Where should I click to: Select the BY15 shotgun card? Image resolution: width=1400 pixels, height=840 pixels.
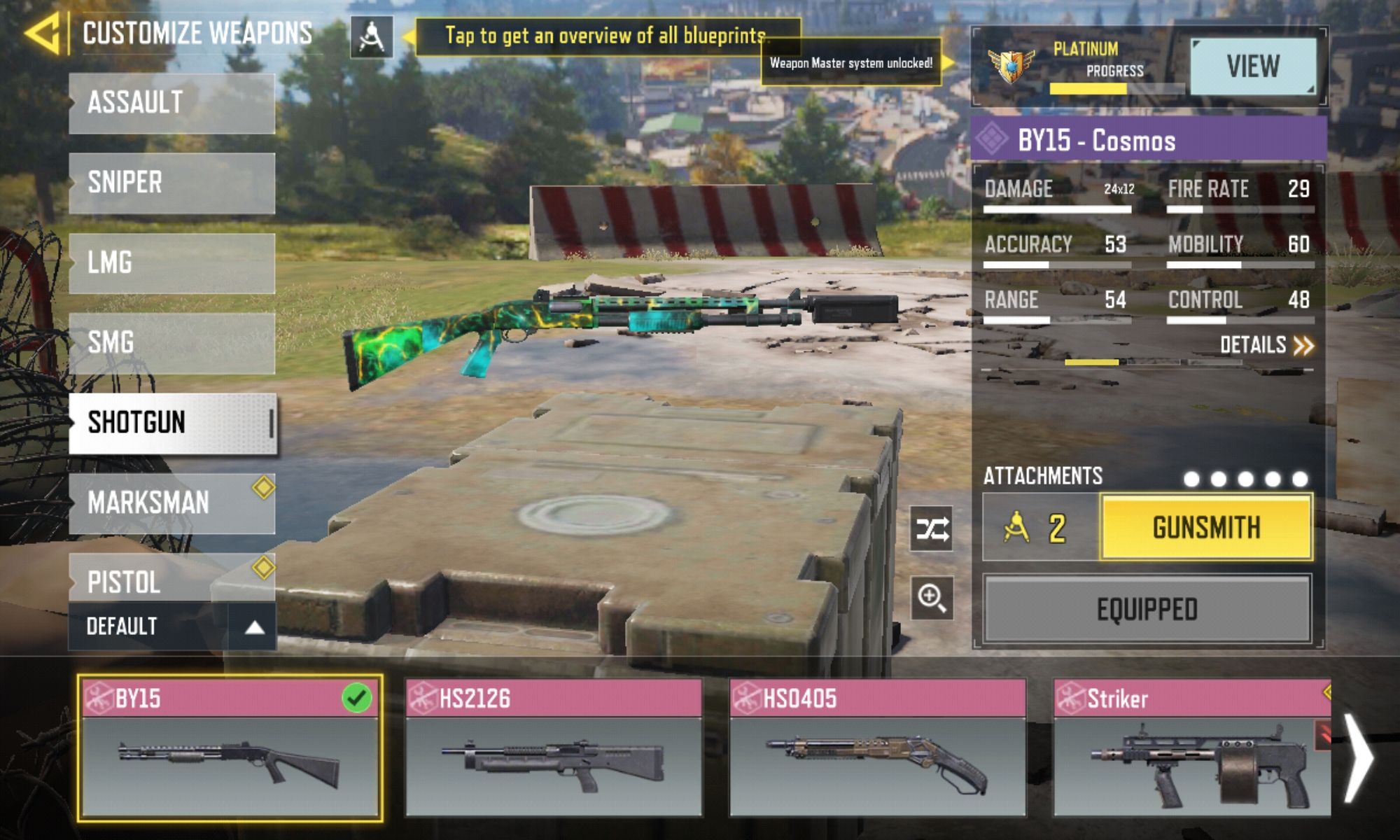[x=230, y=748]
